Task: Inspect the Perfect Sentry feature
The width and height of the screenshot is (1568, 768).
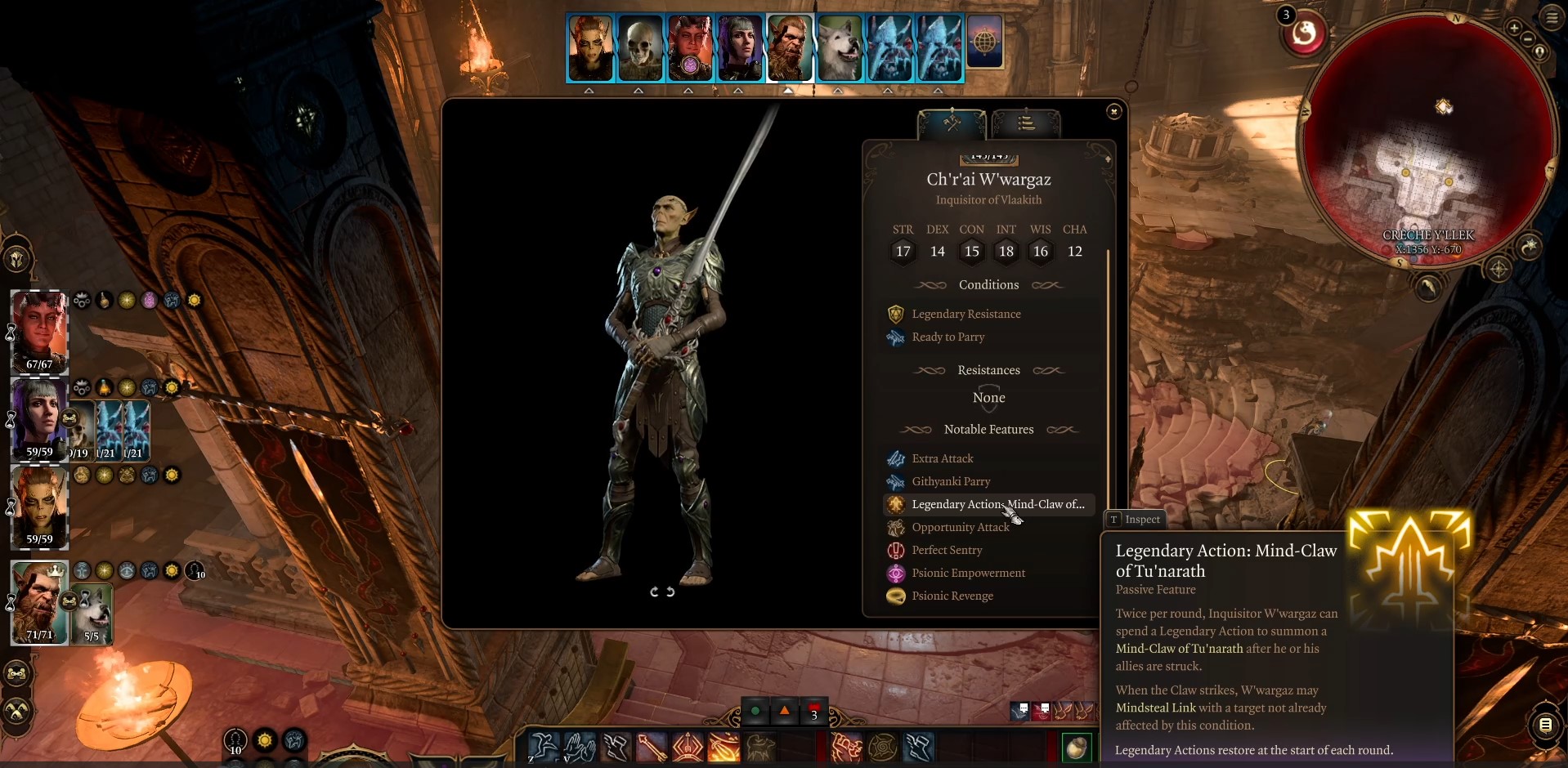Action: pyautogui.click(x=947, y=550)
